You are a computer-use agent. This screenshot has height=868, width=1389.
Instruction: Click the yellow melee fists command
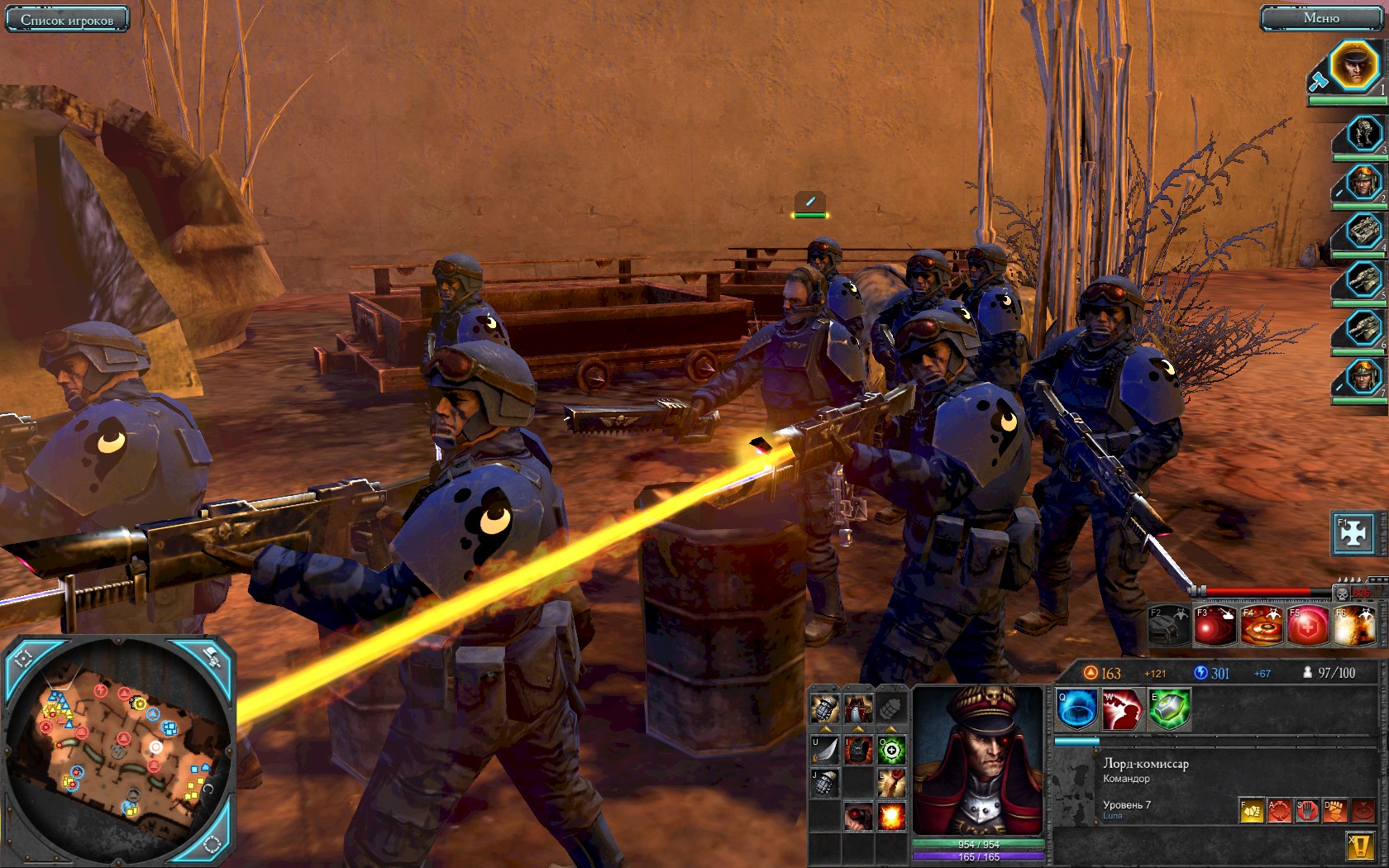1252,810
